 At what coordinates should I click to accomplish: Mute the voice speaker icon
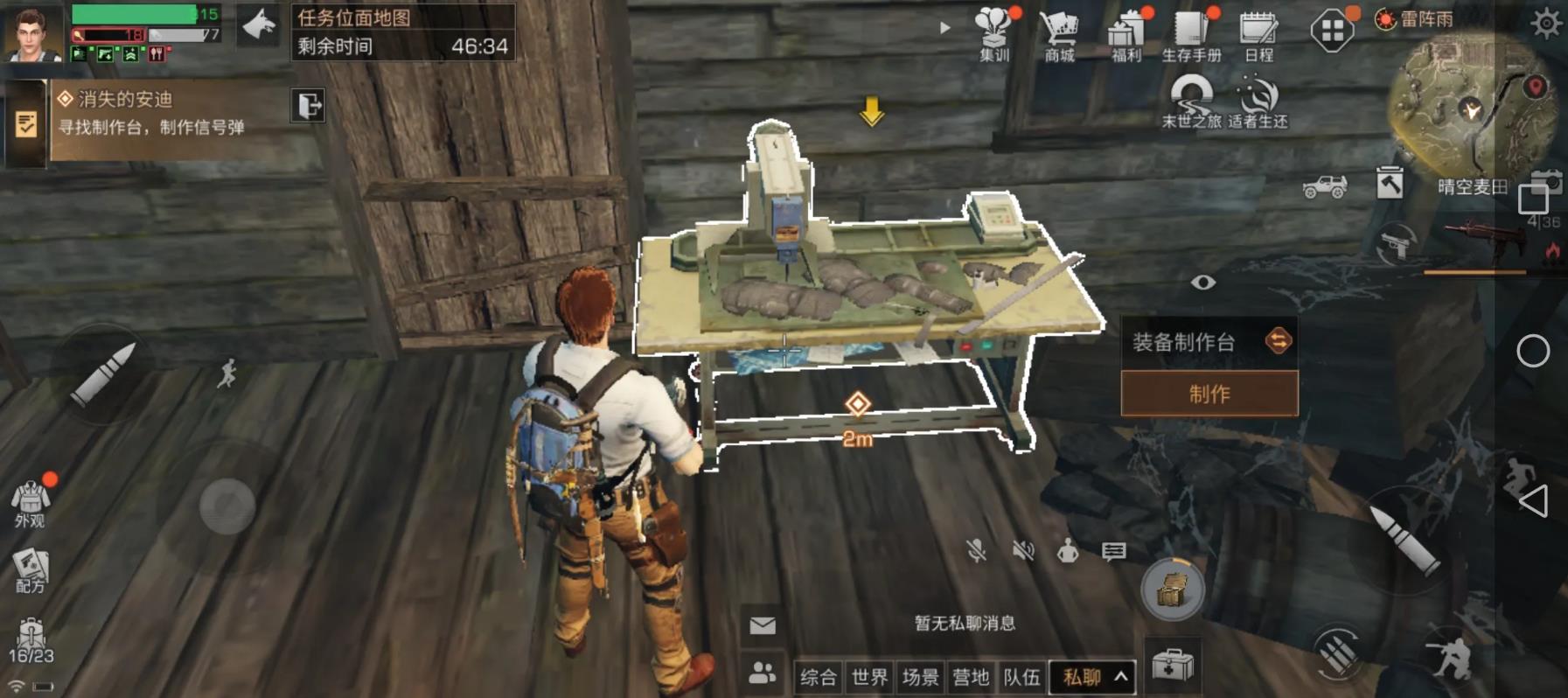coord(1021,550)
